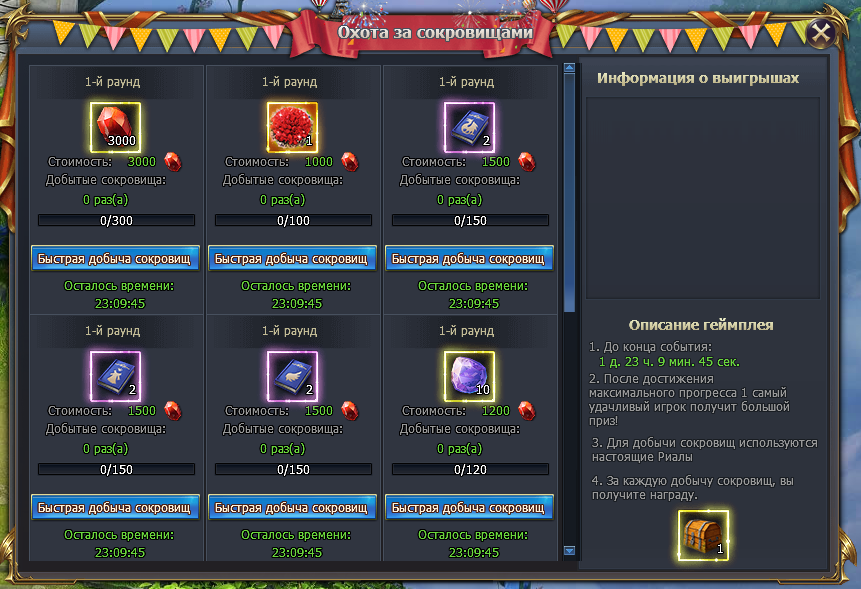Start quick treasure hunt costing 3000 rubies

point(116,258)
